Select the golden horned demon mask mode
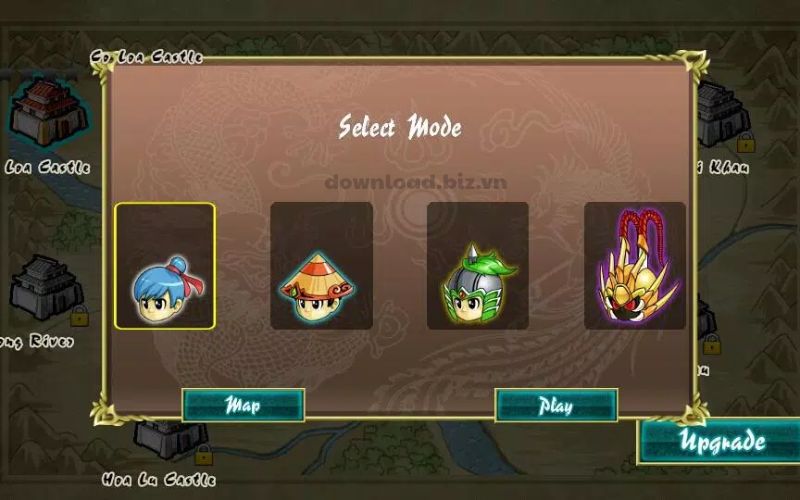Screen dimensions: 800x500 point(634,266)
